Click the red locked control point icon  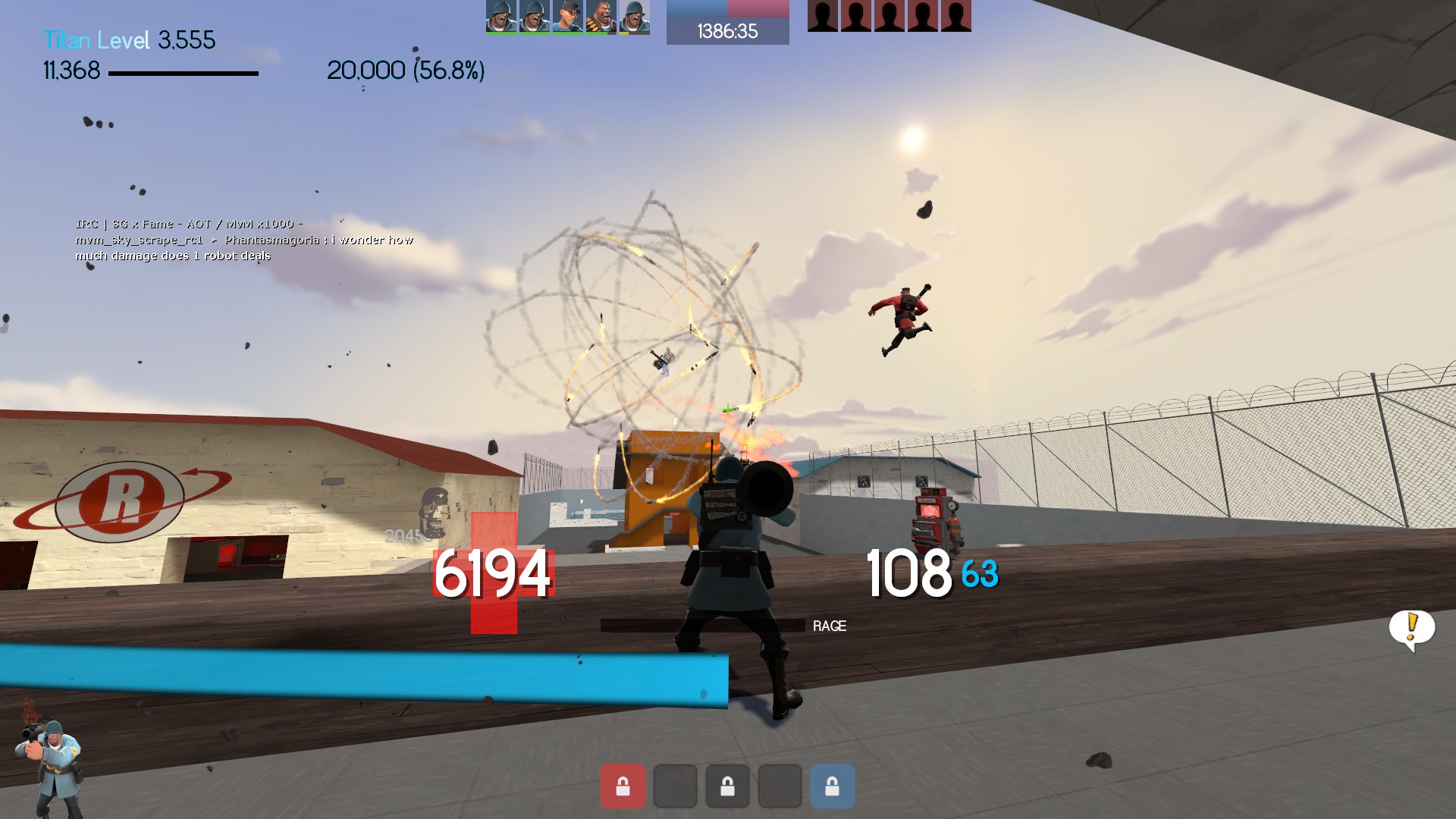(623, 786)
